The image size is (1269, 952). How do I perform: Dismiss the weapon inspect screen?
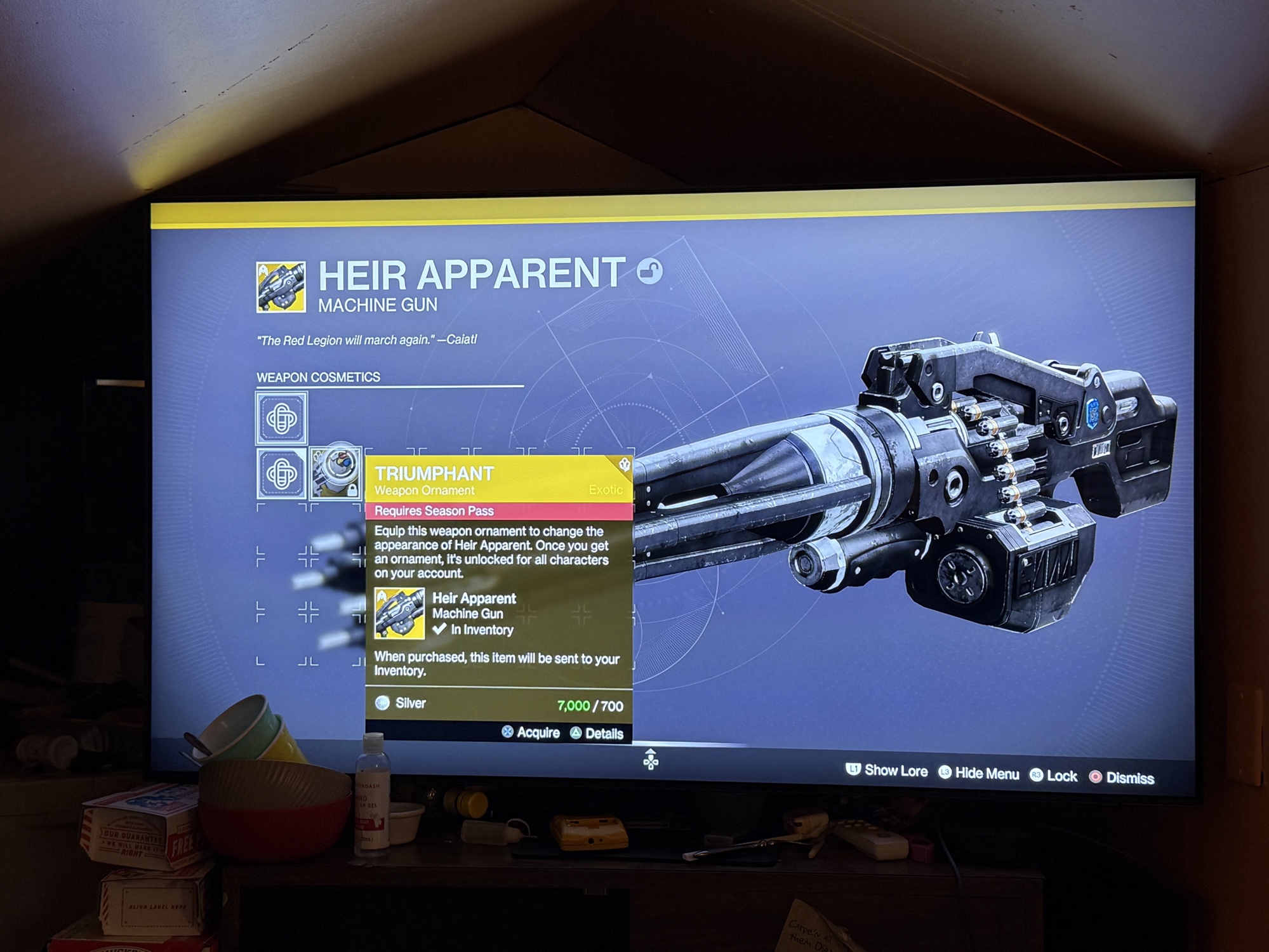pyautogui.click(x=1122, y=777)
